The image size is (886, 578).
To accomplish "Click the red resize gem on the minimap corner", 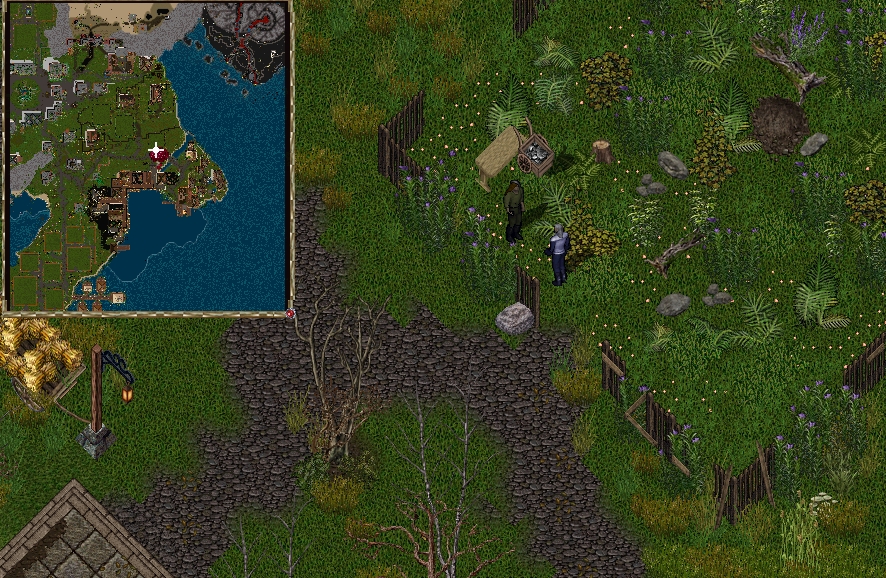I will tap(290, 314).
